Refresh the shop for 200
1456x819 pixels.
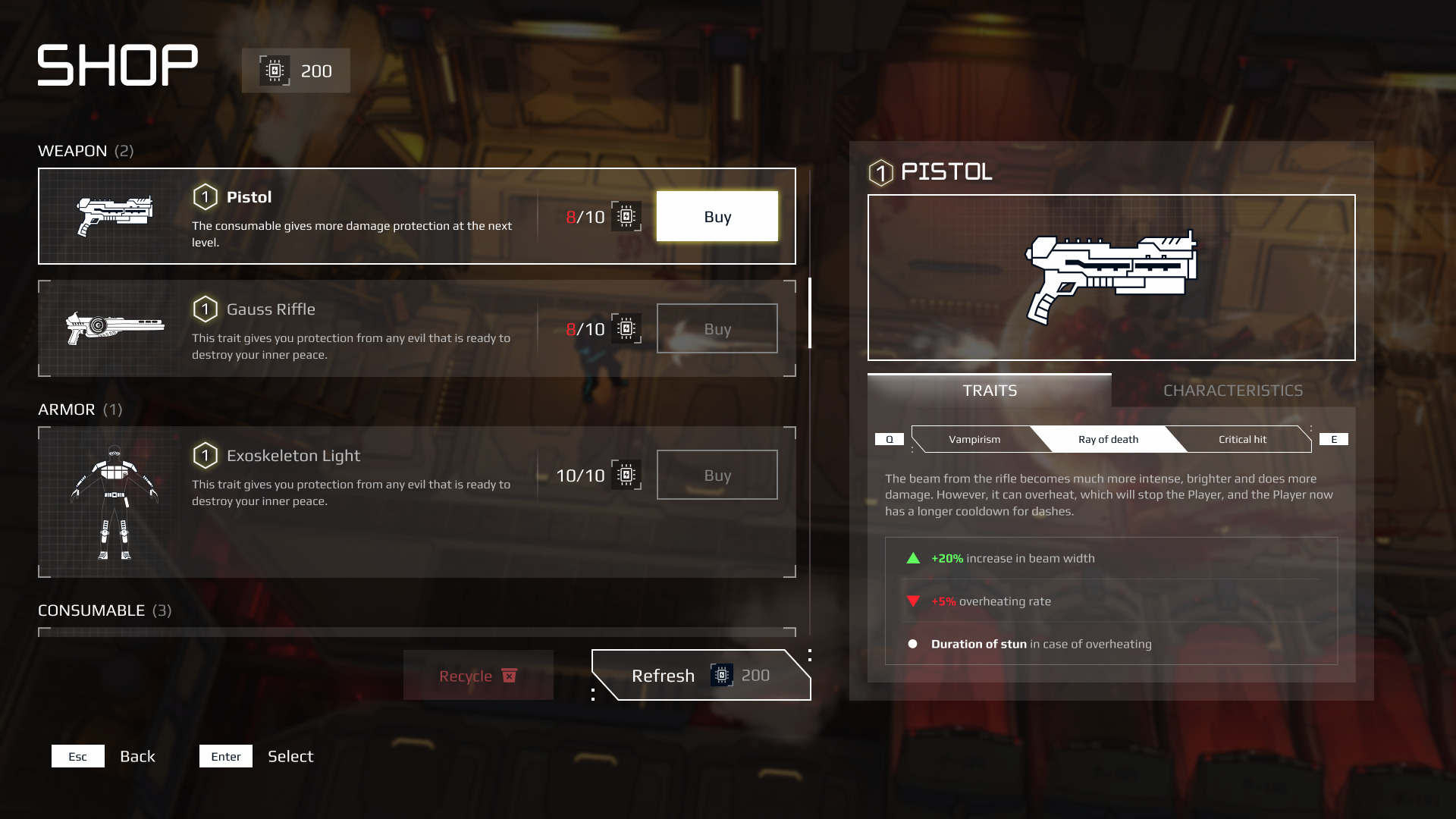coord(700,675)
